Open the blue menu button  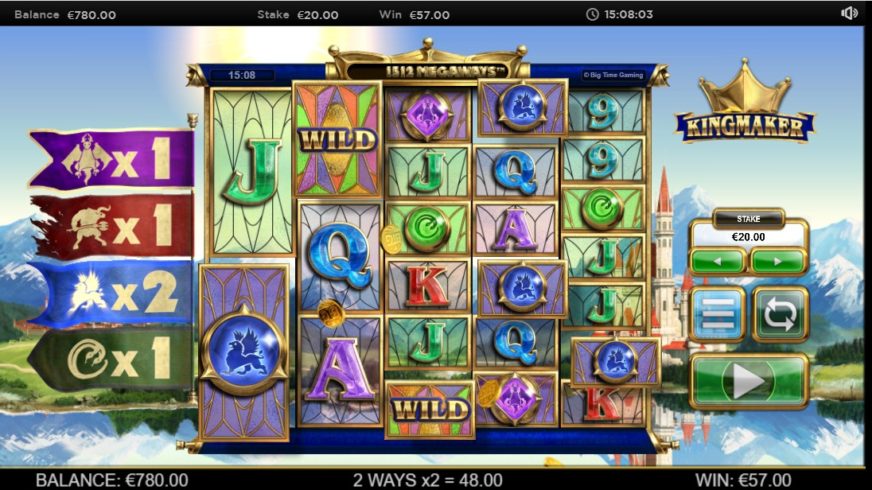[x=717, y=315]
